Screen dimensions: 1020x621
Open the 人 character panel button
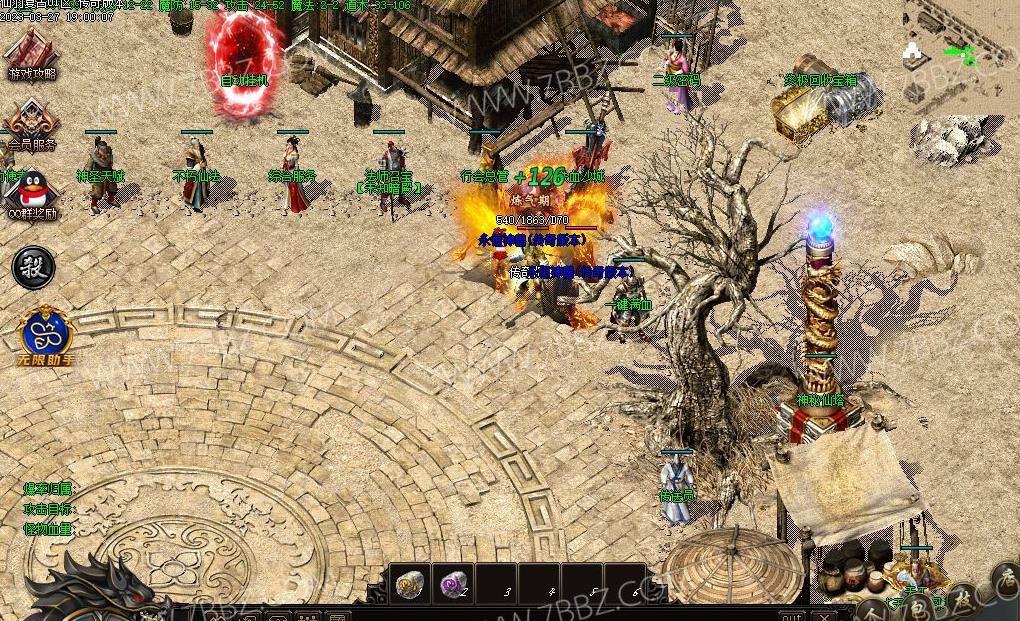click(x=872, y=612)
